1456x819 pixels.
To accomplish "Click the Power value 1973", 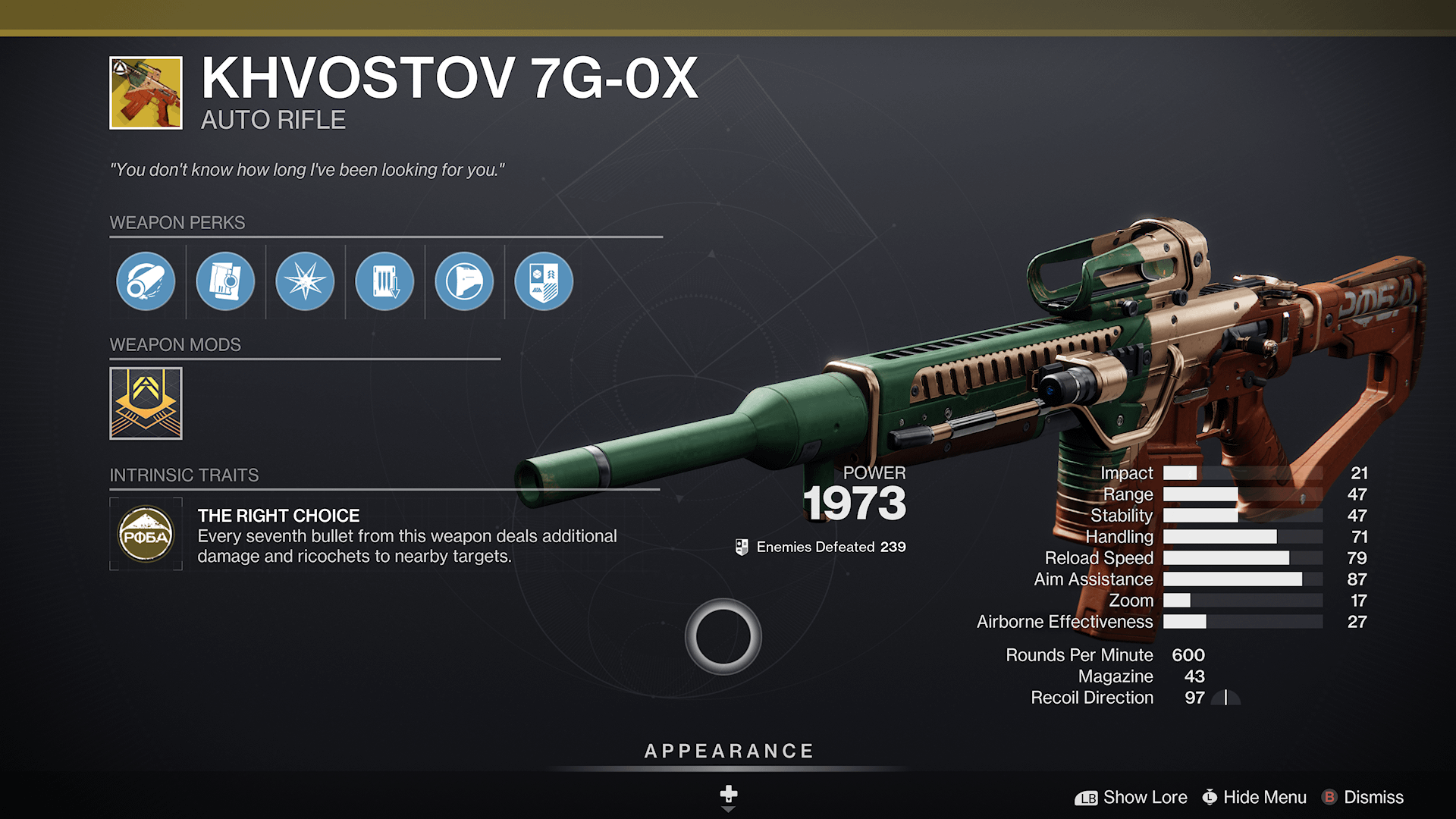I will 855,504.
